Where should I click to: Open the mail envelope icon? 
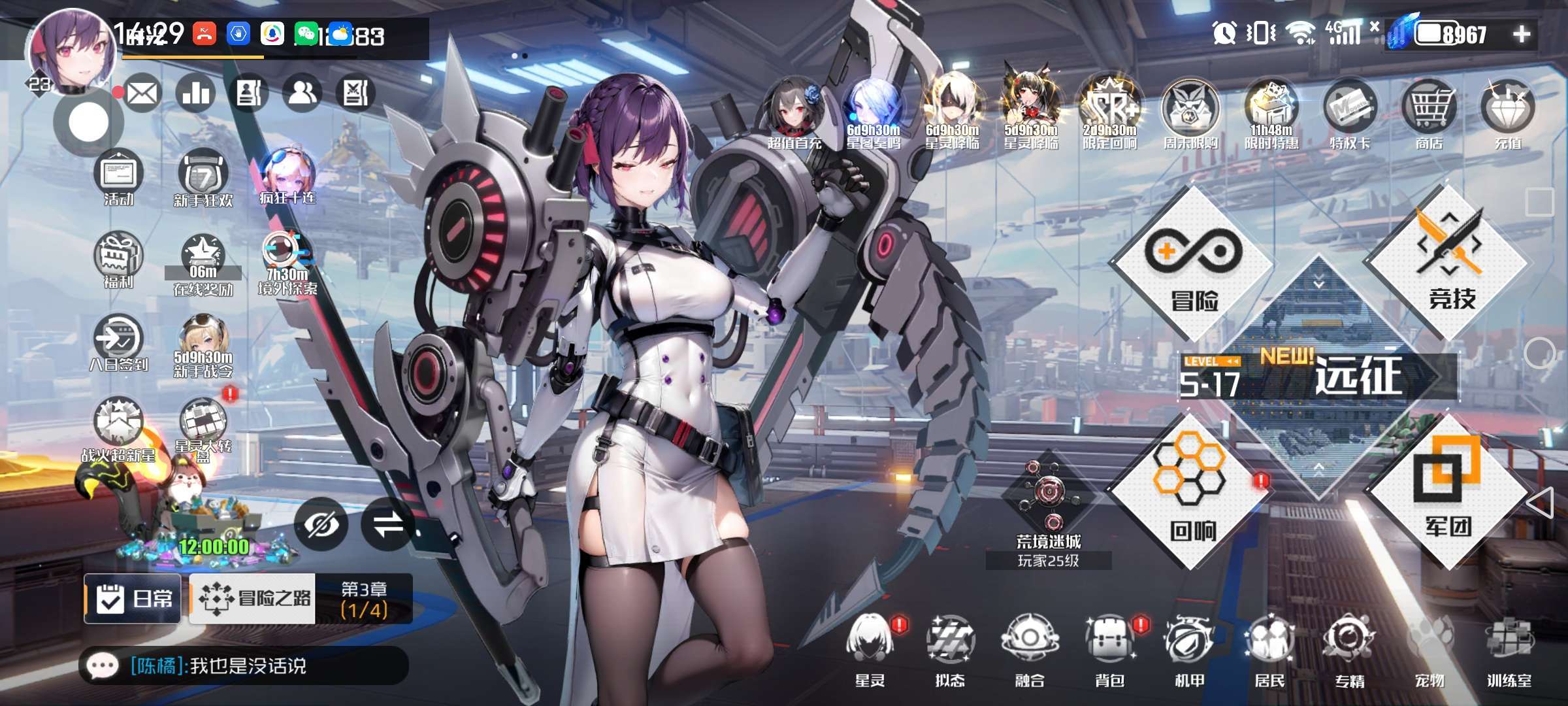(x=142, y=93)
